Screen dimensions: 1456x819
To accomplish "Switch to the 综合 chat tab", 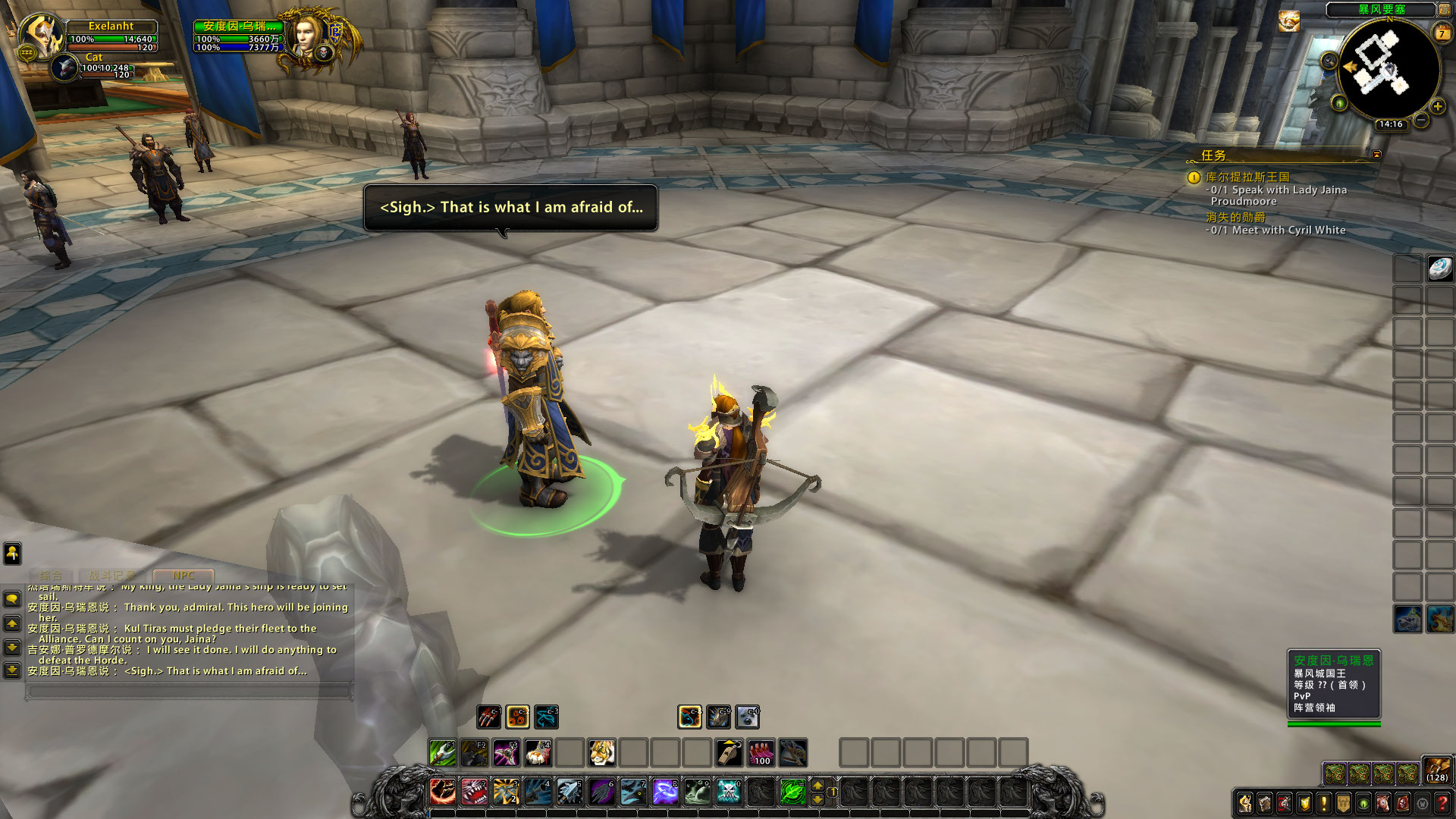I will (x=51, y=576).
